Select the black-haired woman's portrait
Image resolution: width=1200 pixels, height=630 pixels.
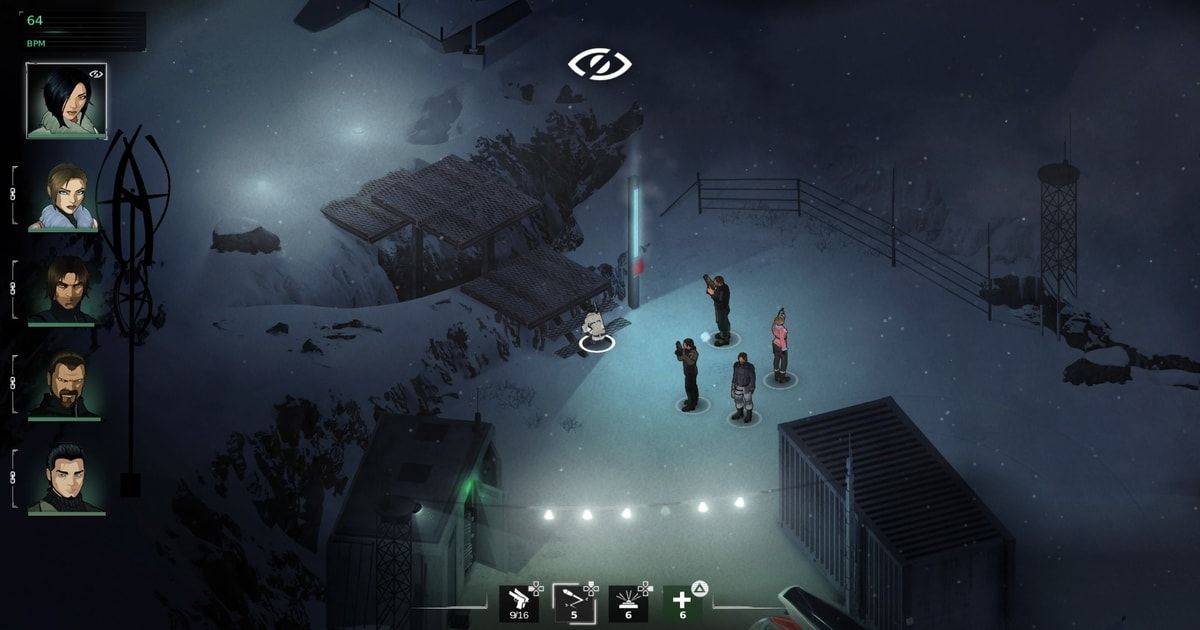click(x=66, y=99)
